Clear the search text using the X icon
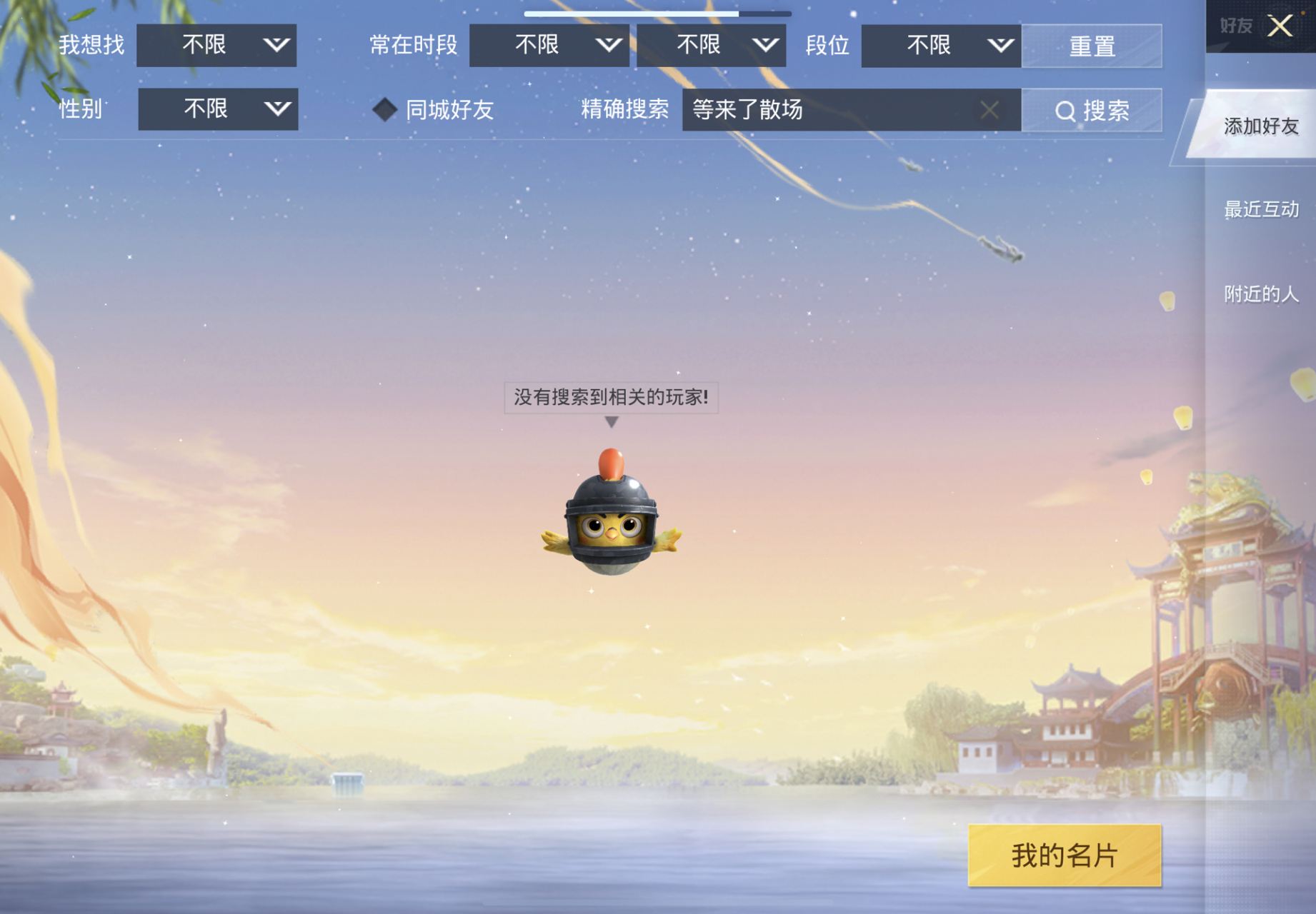Viewport: 1316px width, 914px height. pos(990,111)
